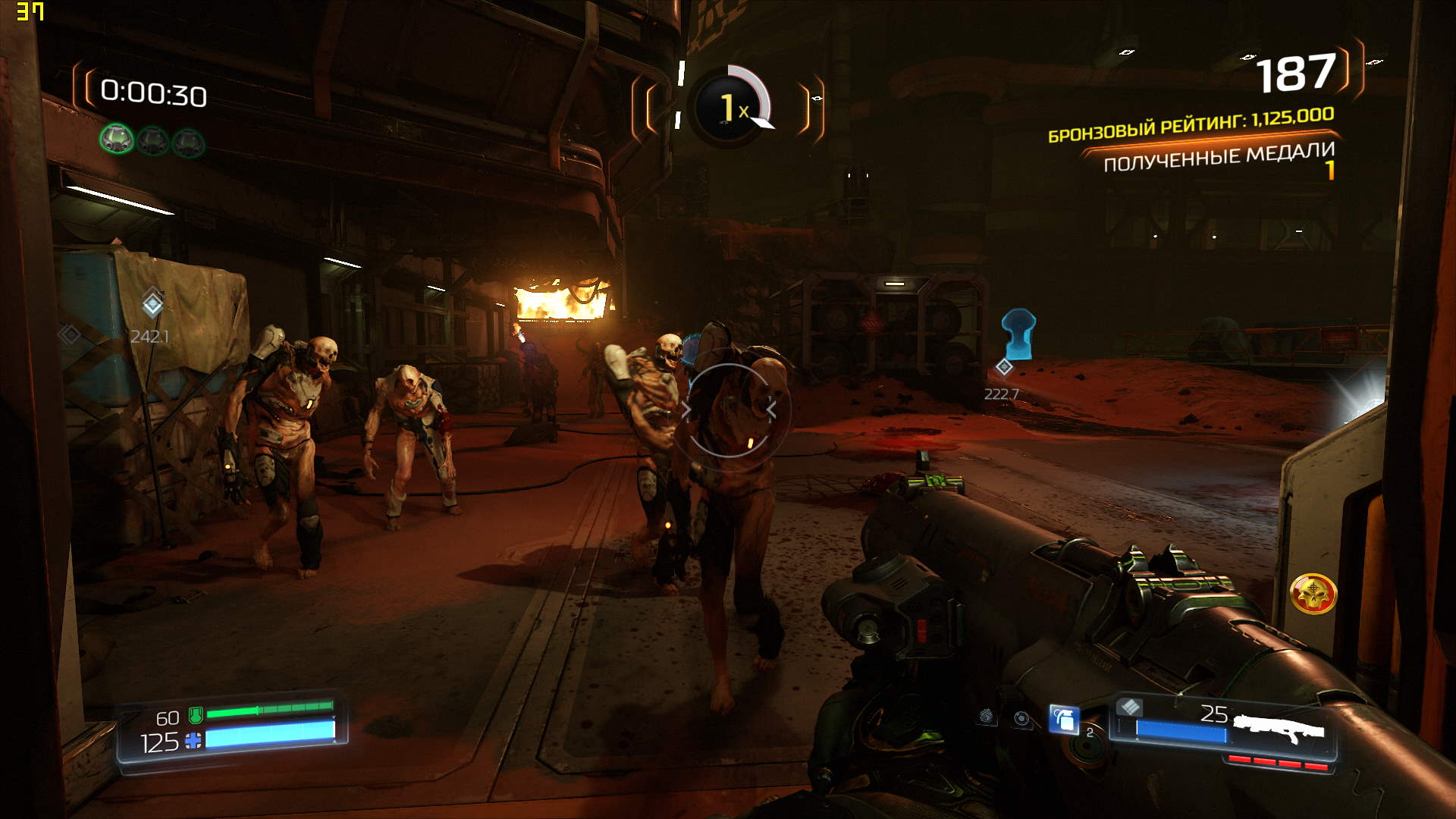Select the blue objective waypoint marker
This screenshot has width=1456, height=819.
click(1018, 334)
